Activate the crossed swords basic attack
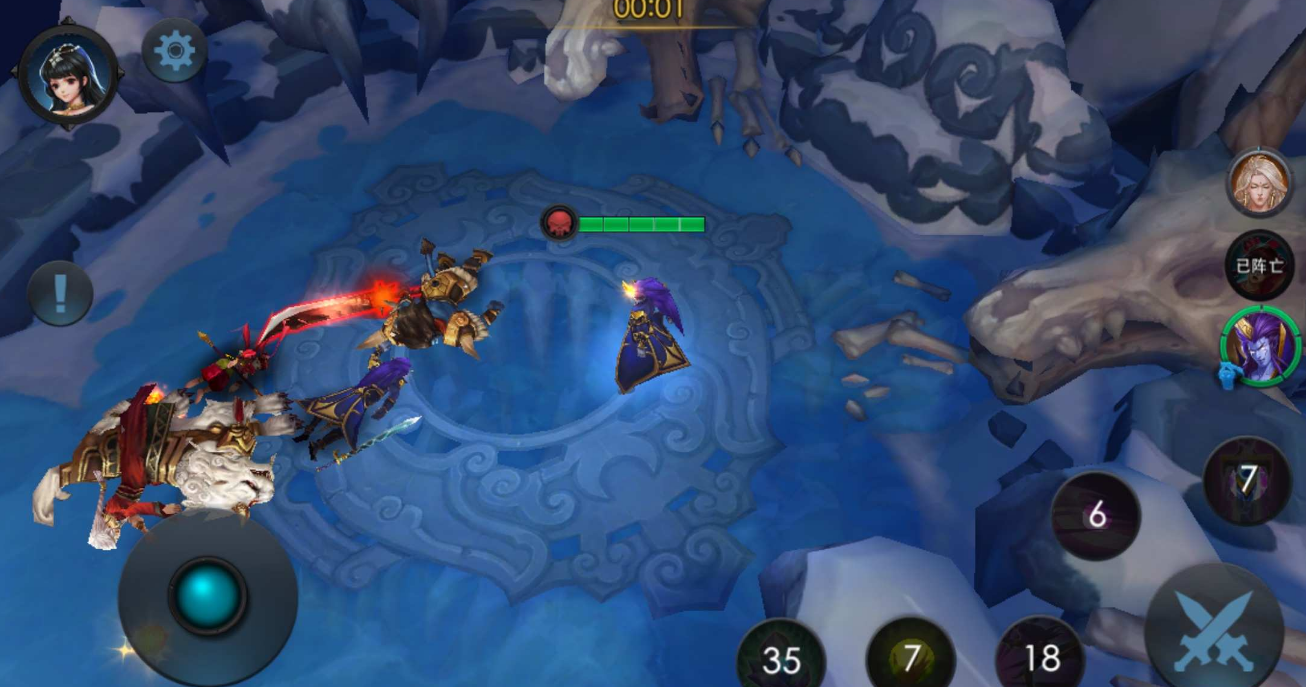This screenshot has width=1306, height=687. [x=1214, y=630]
